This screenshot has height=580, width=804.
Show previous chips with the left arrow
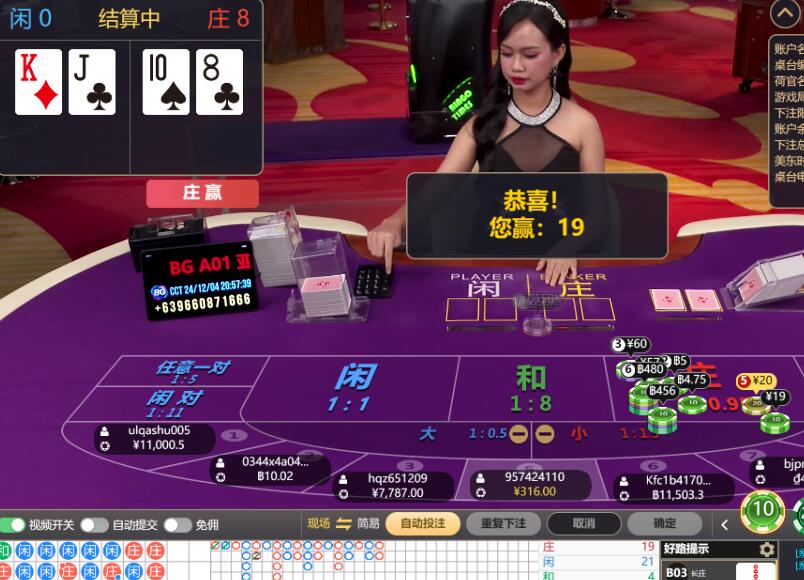point(726,524)
